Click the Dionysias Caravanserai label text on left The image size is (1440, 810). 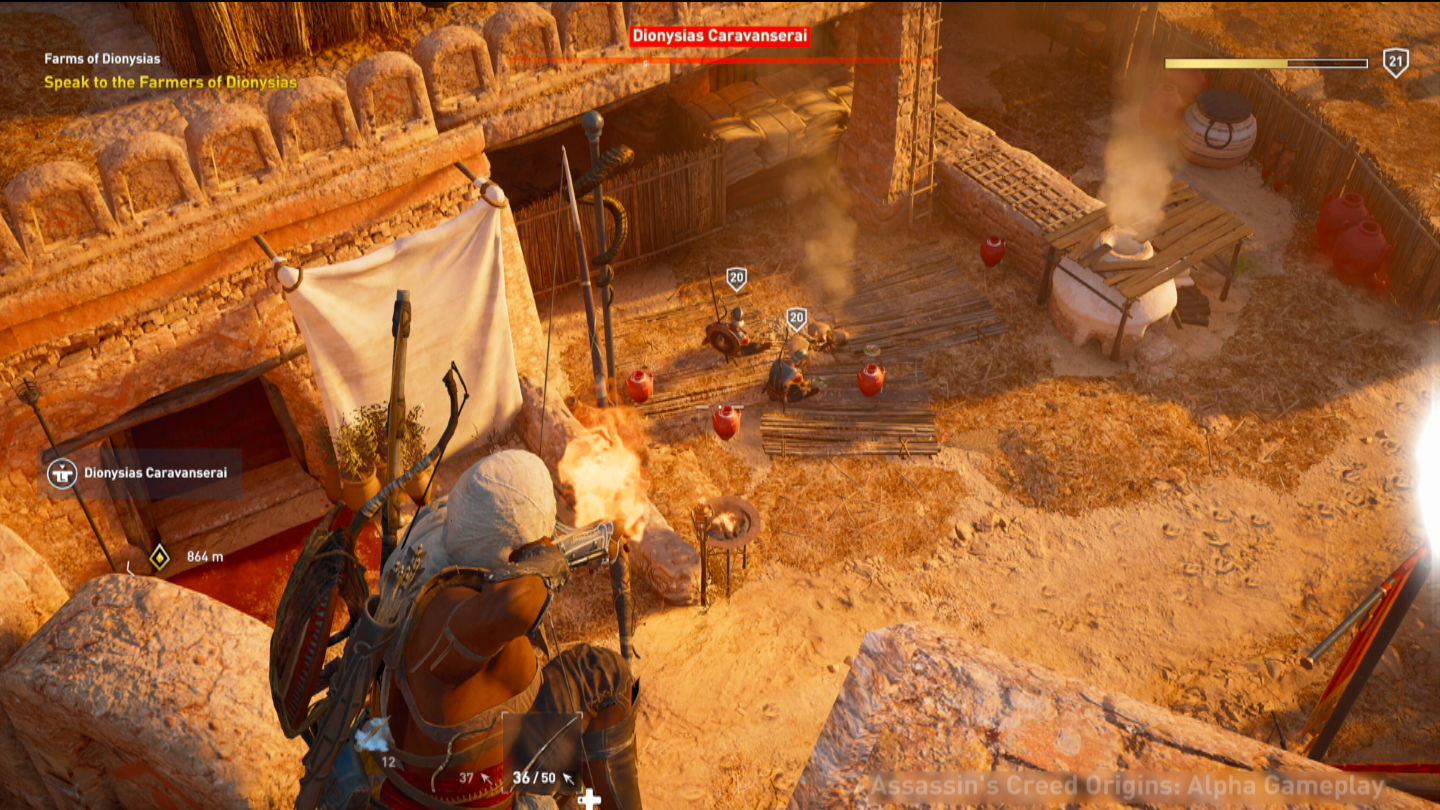157,474
